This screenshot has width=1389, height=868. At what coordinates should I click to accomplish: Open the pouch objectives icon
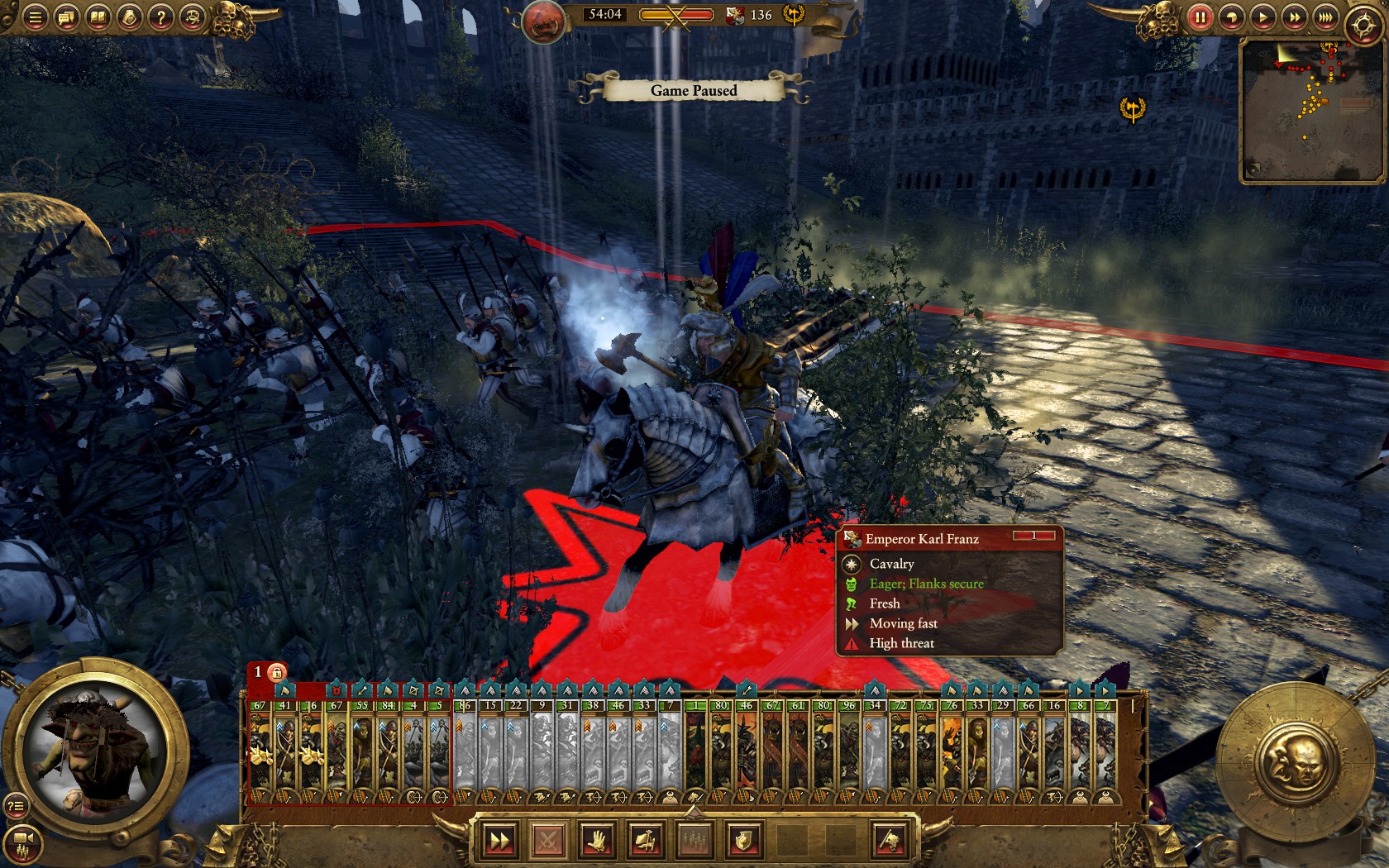pyautogui.click(x=130, y=17)
